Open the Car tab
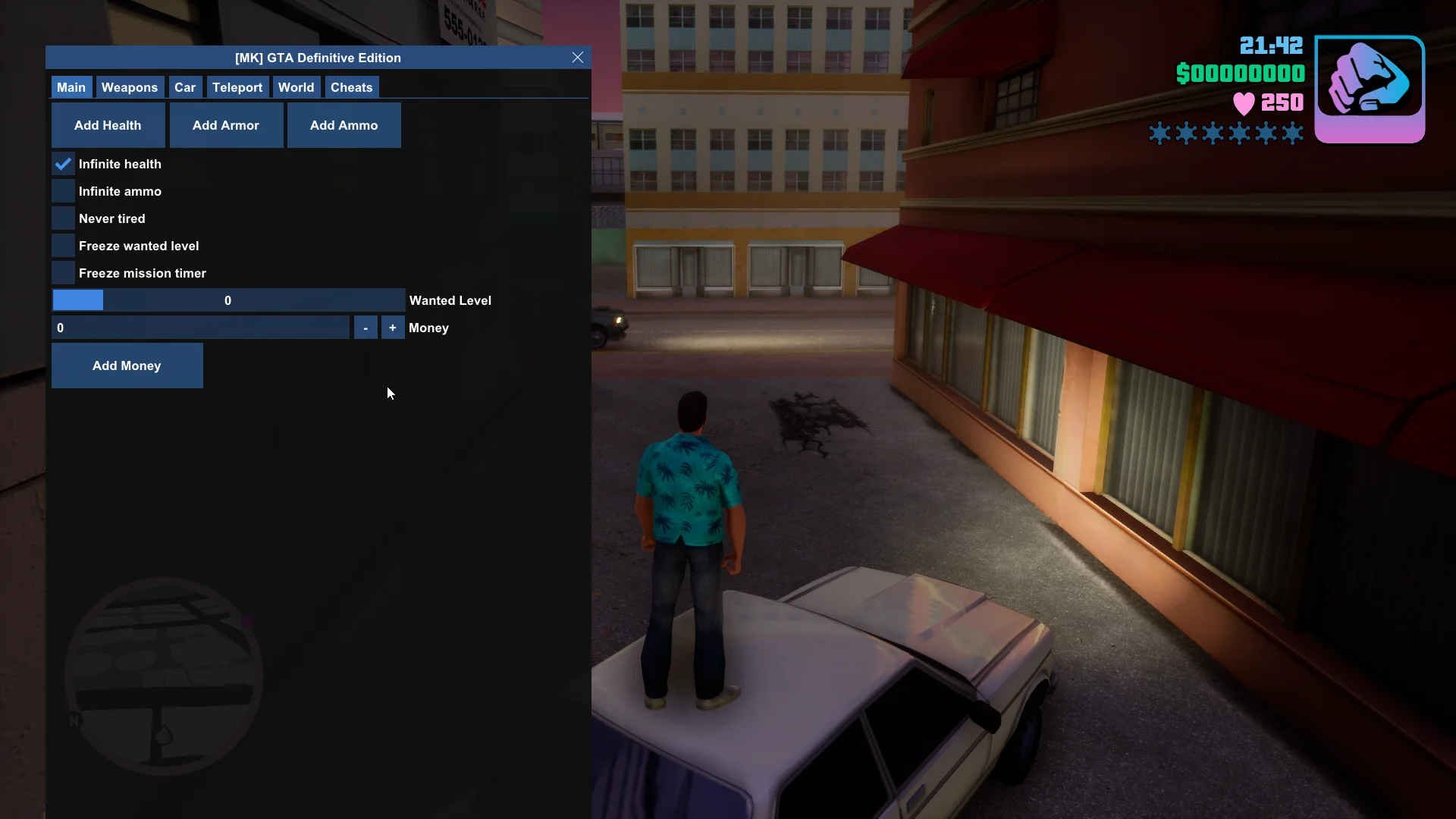The height and width of the screenshot is (819, 1456). pos(184,87)
